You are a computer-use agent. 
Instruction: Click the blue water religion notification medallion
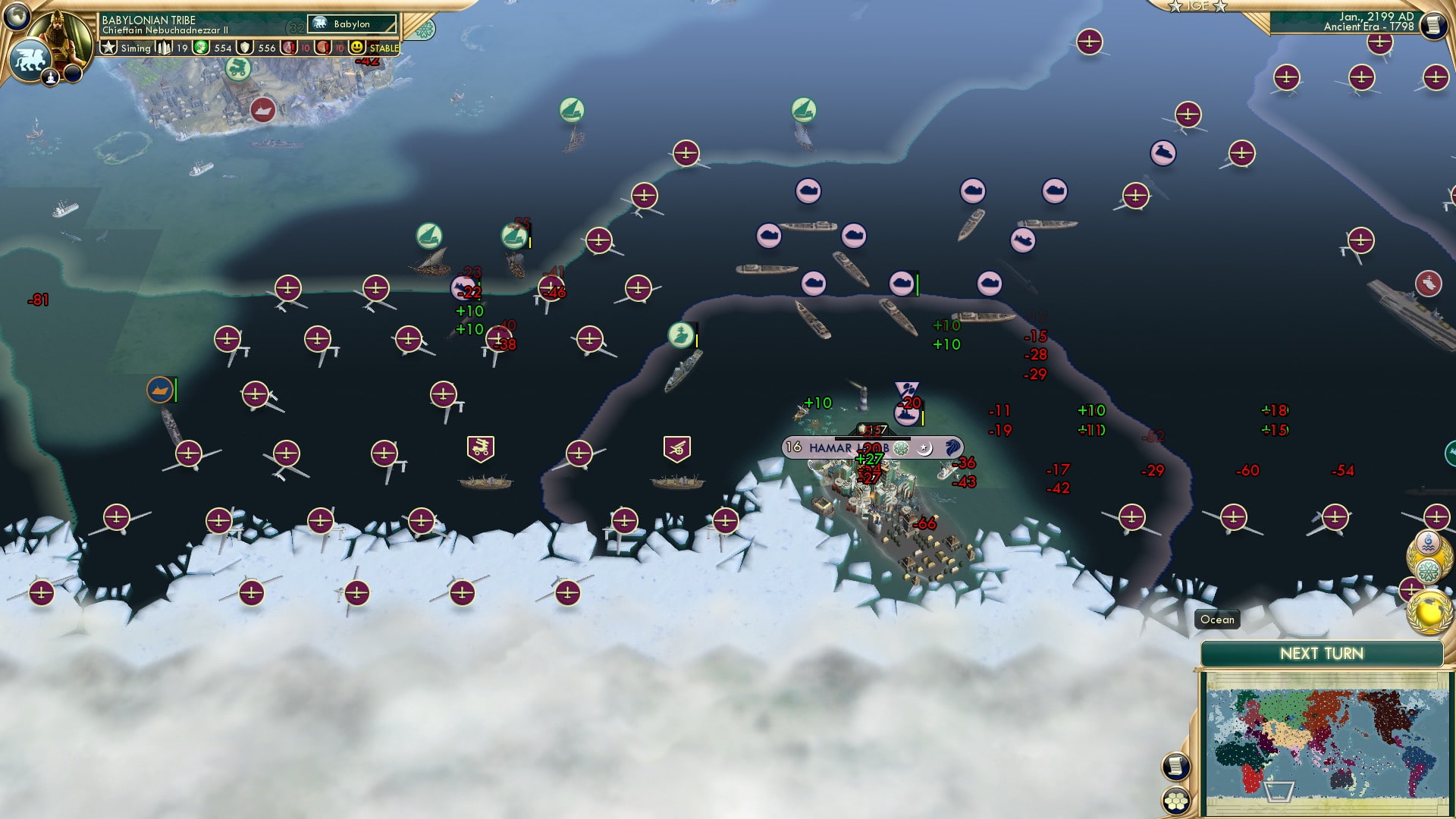coord(1428,542)
